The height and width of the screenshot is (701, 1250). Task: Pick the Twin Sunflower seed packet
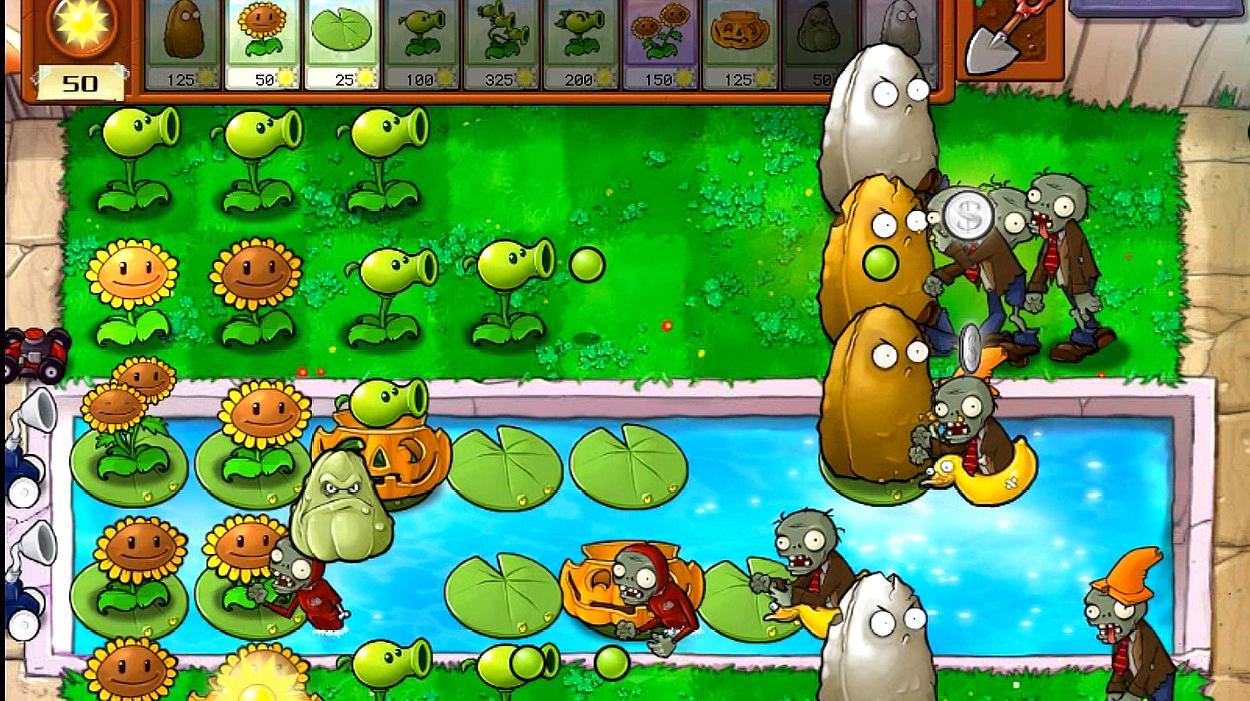click(x=660, y=43)
